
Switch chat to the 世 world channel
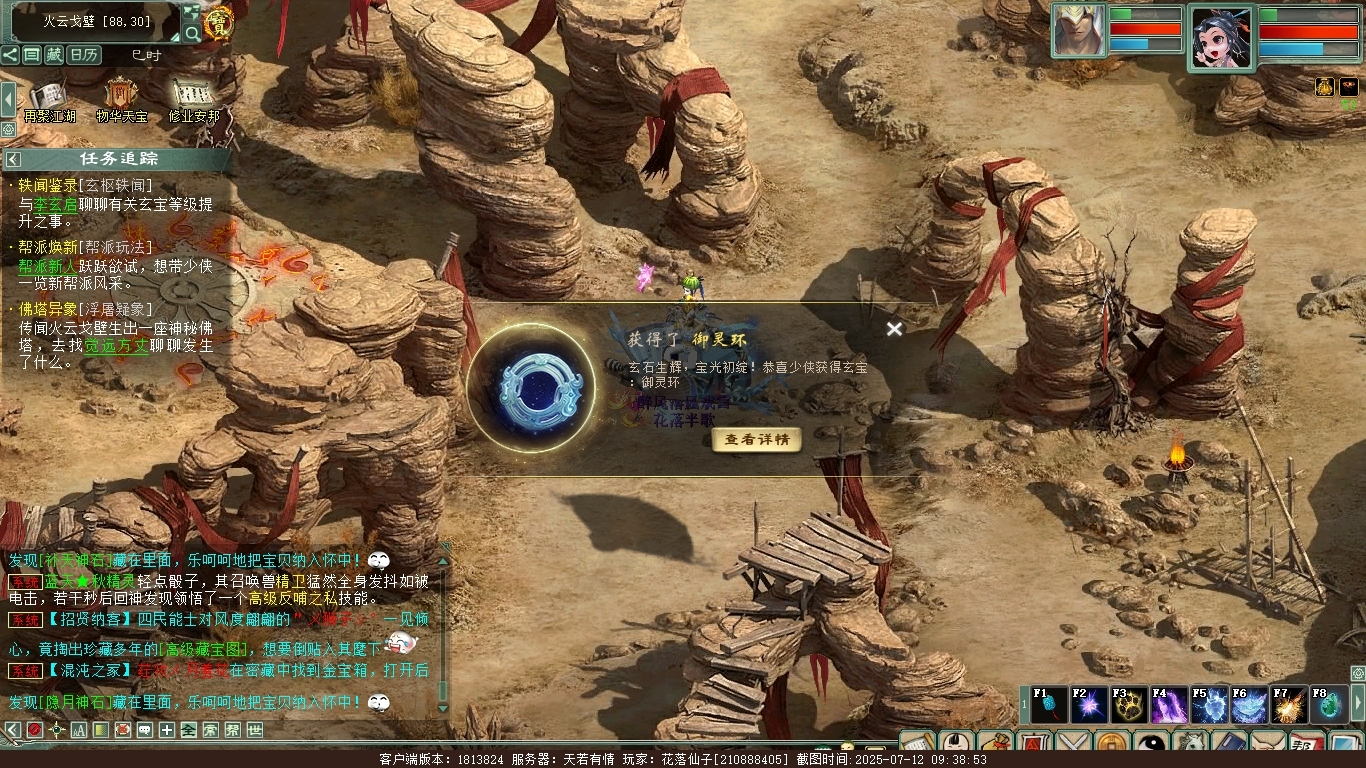(255, 730)
